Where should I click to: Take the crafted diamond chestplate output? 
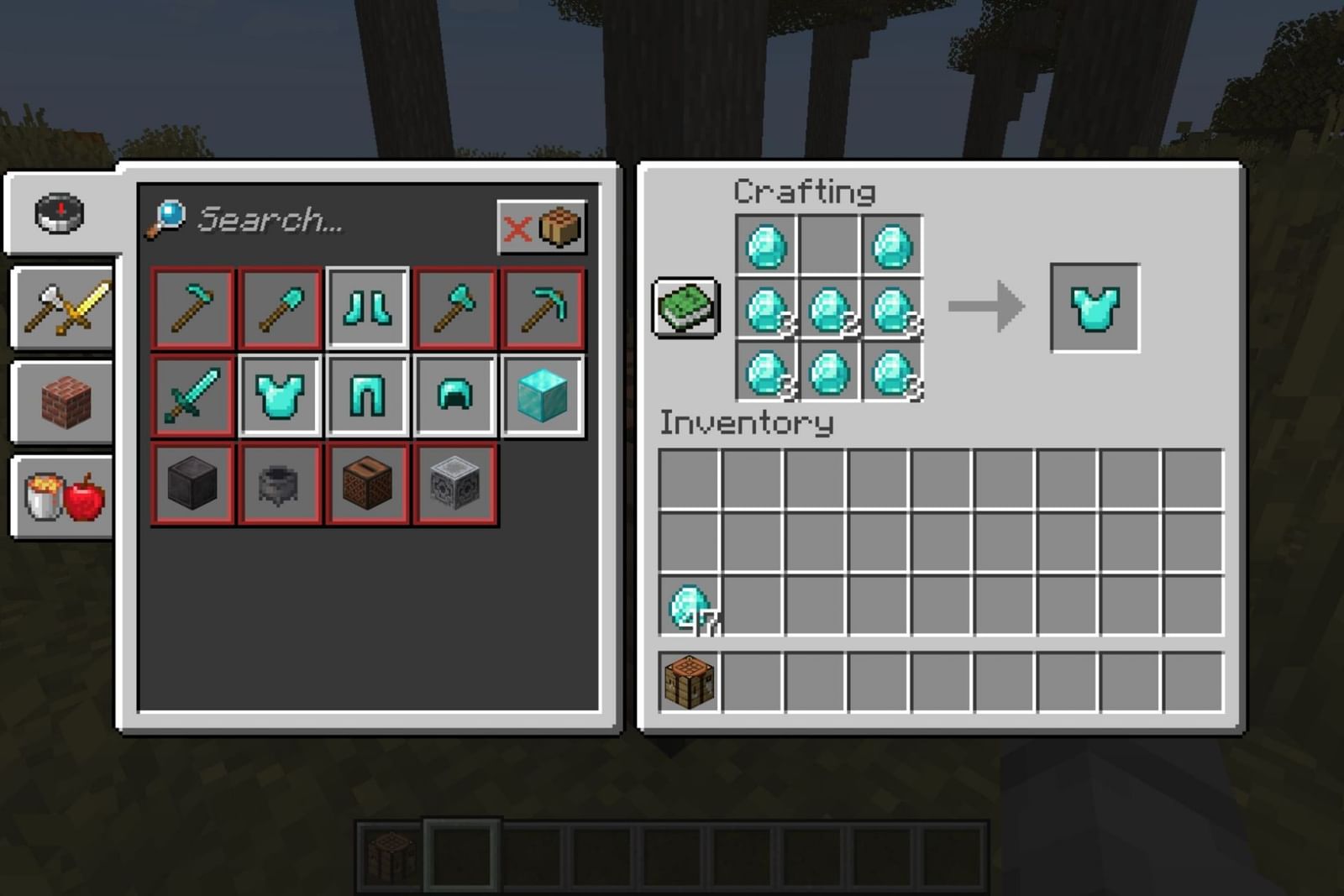(1095, 307)
